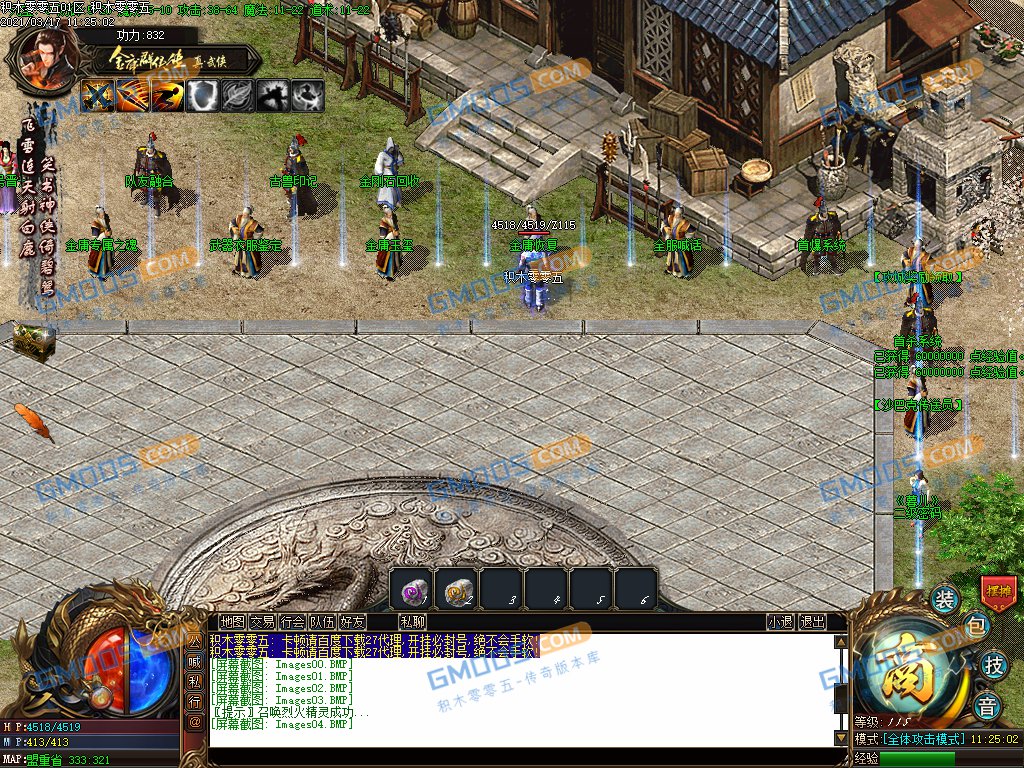
Task: Click the 小退 logout button
Action: point(781,622)
